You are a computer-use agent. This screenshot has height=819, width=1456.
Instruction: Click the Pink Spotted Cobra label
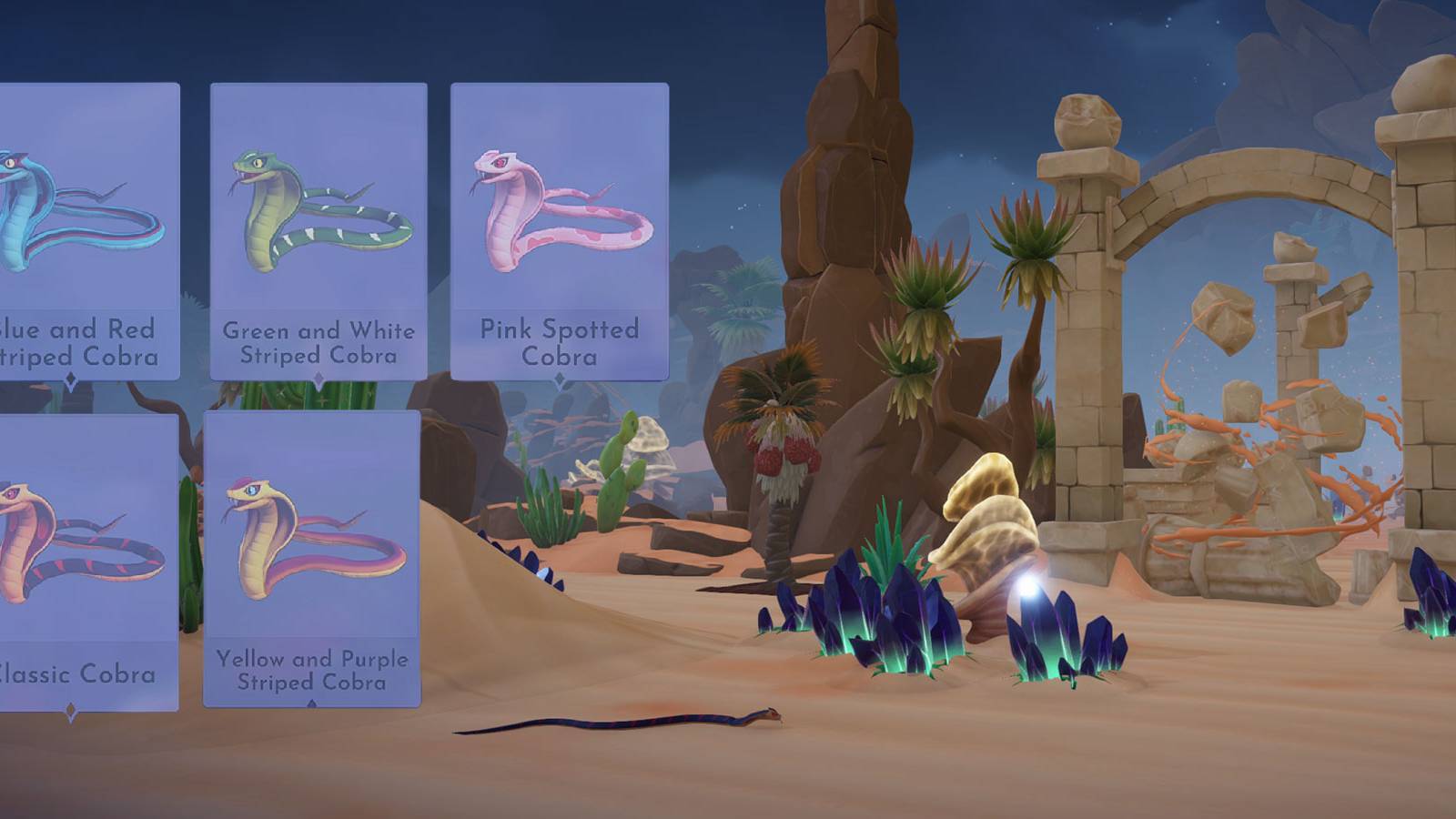click(561, 344)
